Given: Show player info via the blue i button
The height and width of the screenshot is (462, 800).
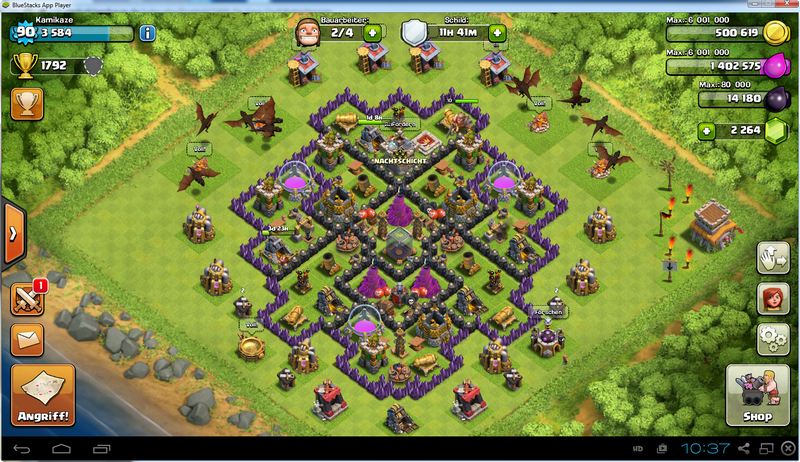Looking at the screenshot, I should [147, 33].
